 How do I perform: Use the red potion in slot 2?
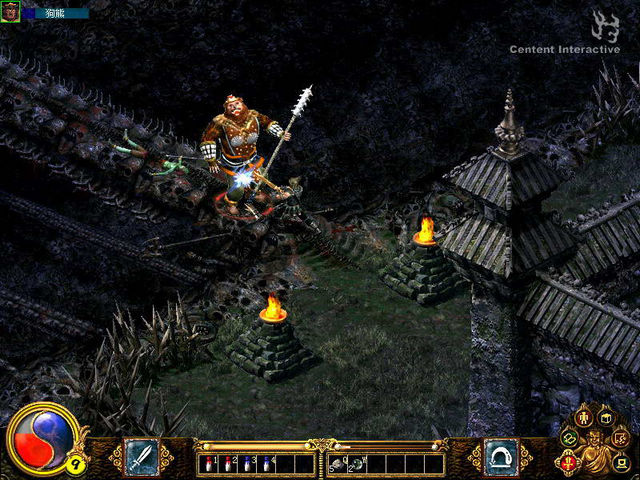(228, 464)
